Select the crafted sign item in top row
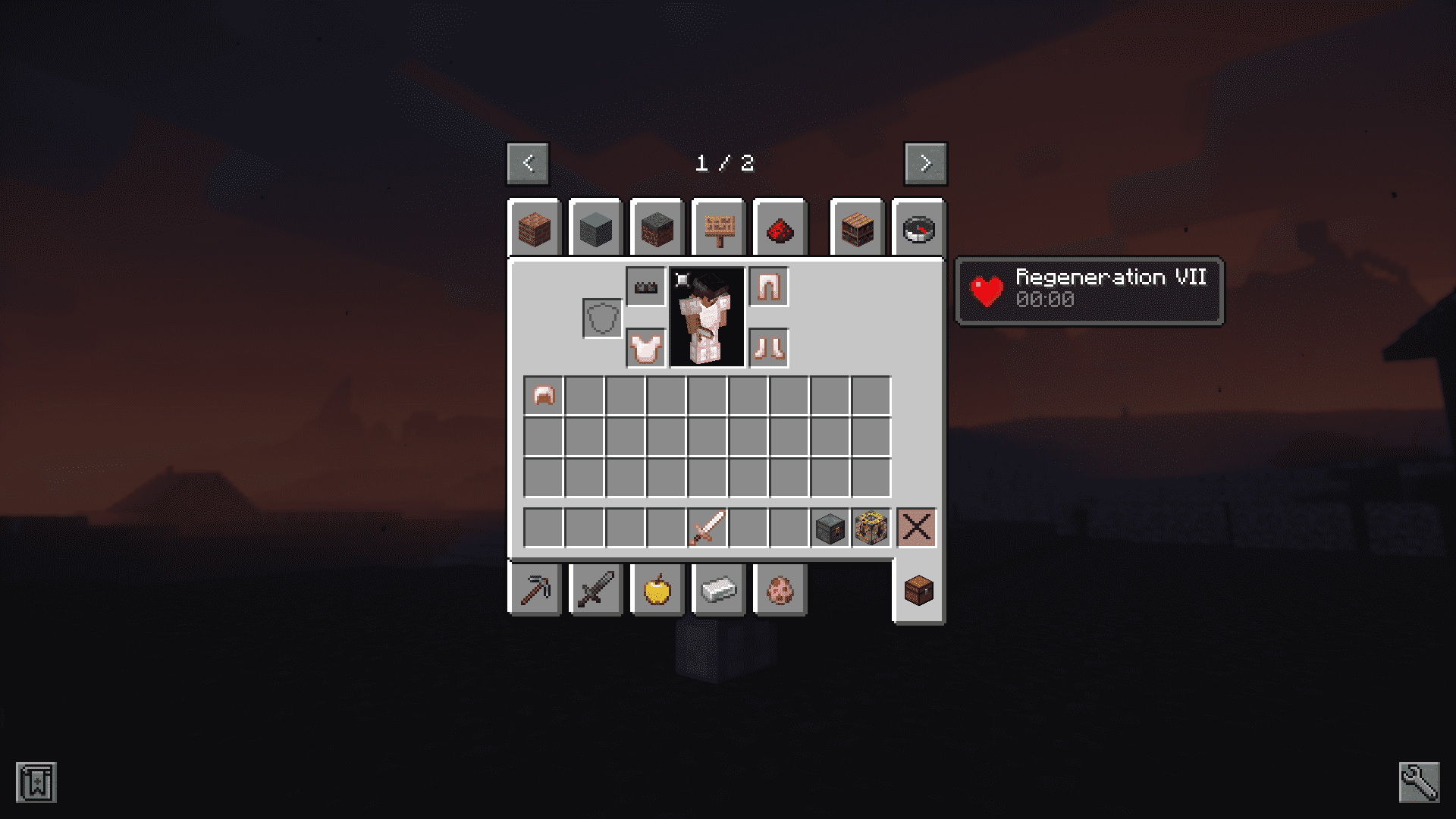 [717, 228]
